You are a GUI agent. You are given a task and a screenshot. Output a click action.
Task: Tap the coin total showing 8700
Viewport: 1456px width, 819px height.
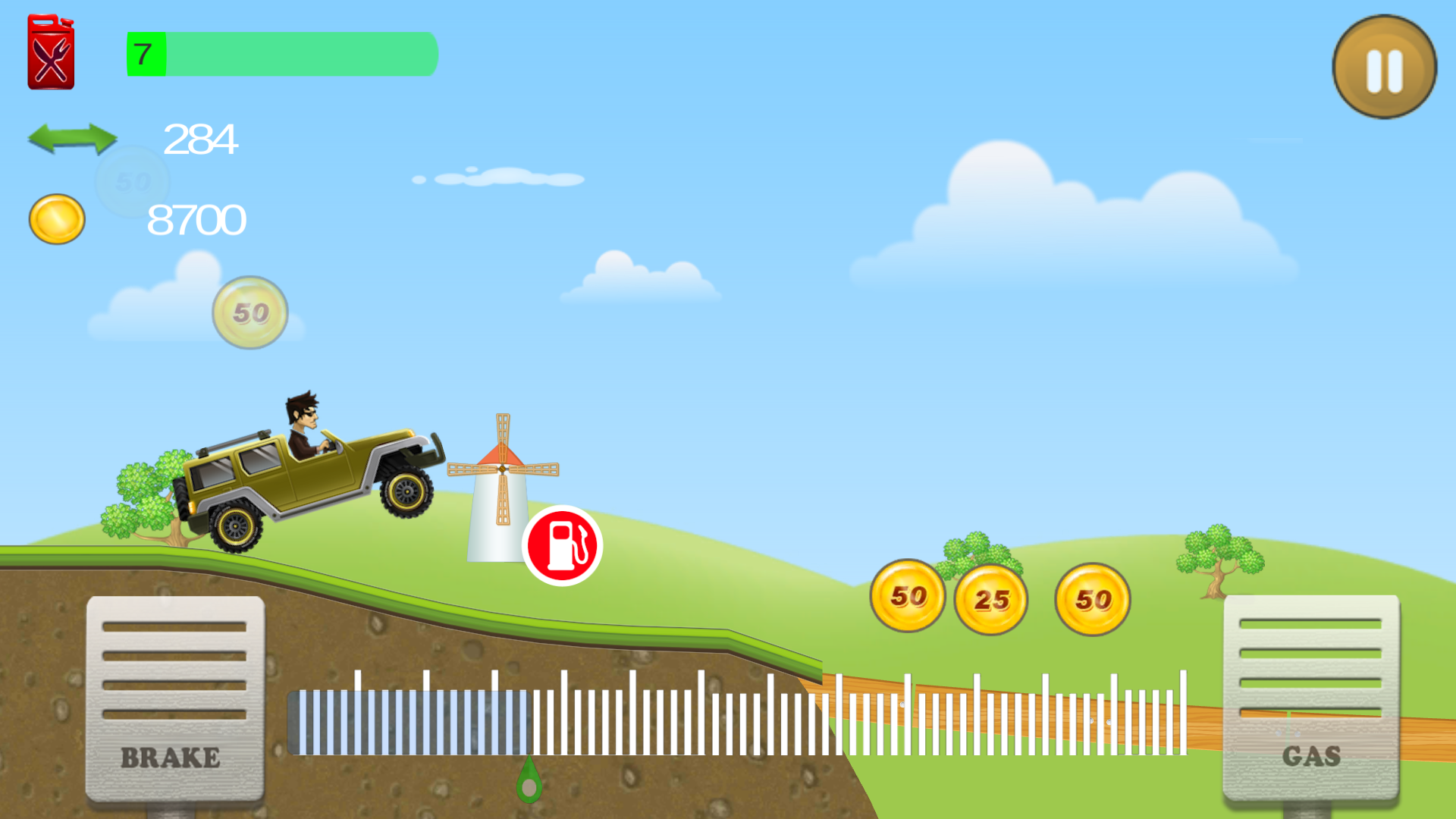[197, 220]
